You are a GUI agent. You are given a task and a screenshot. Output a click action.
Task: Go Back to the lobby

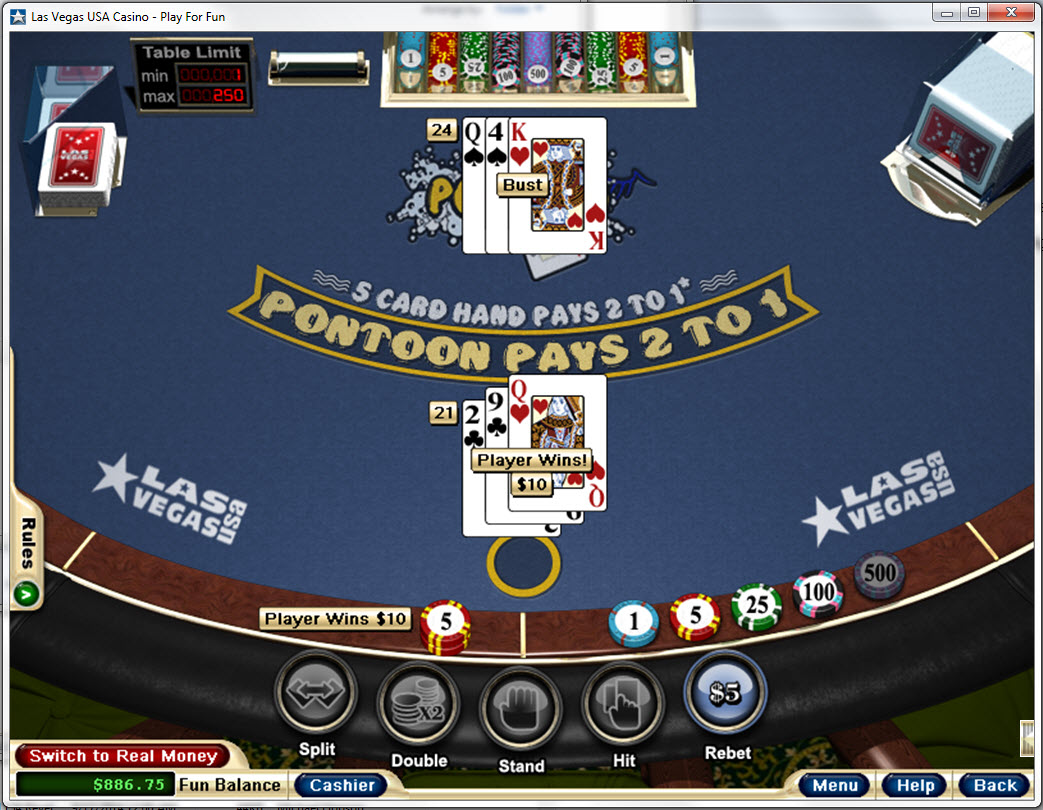995,785
